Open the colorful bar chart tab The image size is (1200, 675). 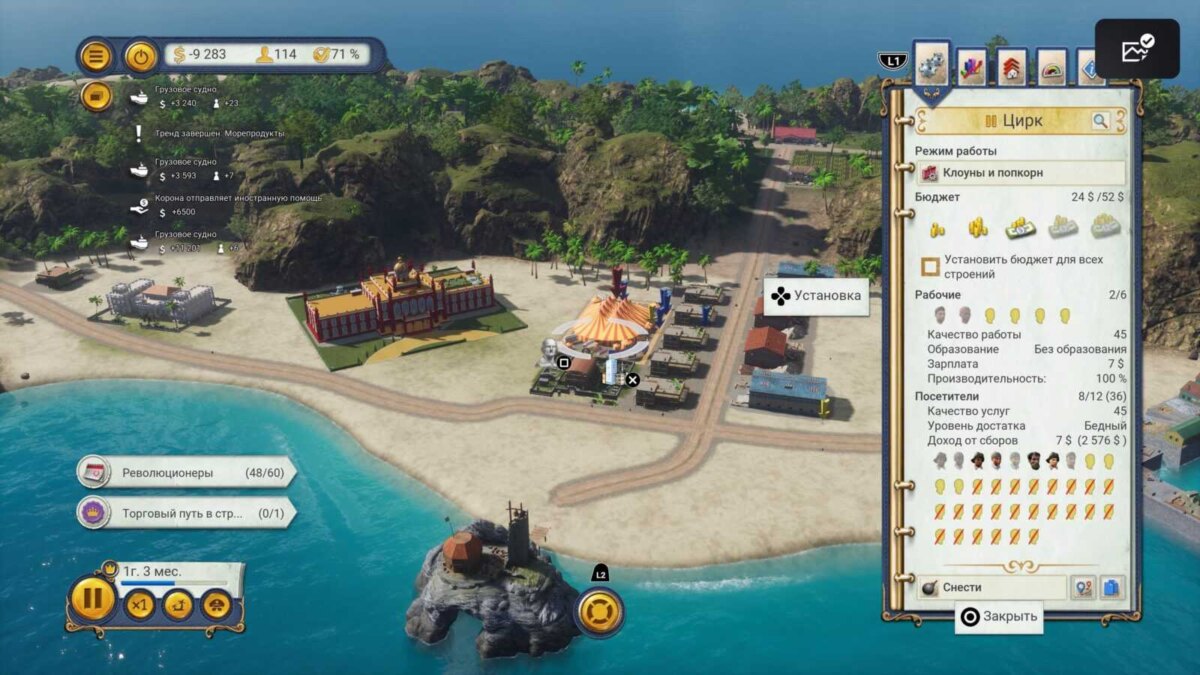pyautogui.click(x=972, y=68)
